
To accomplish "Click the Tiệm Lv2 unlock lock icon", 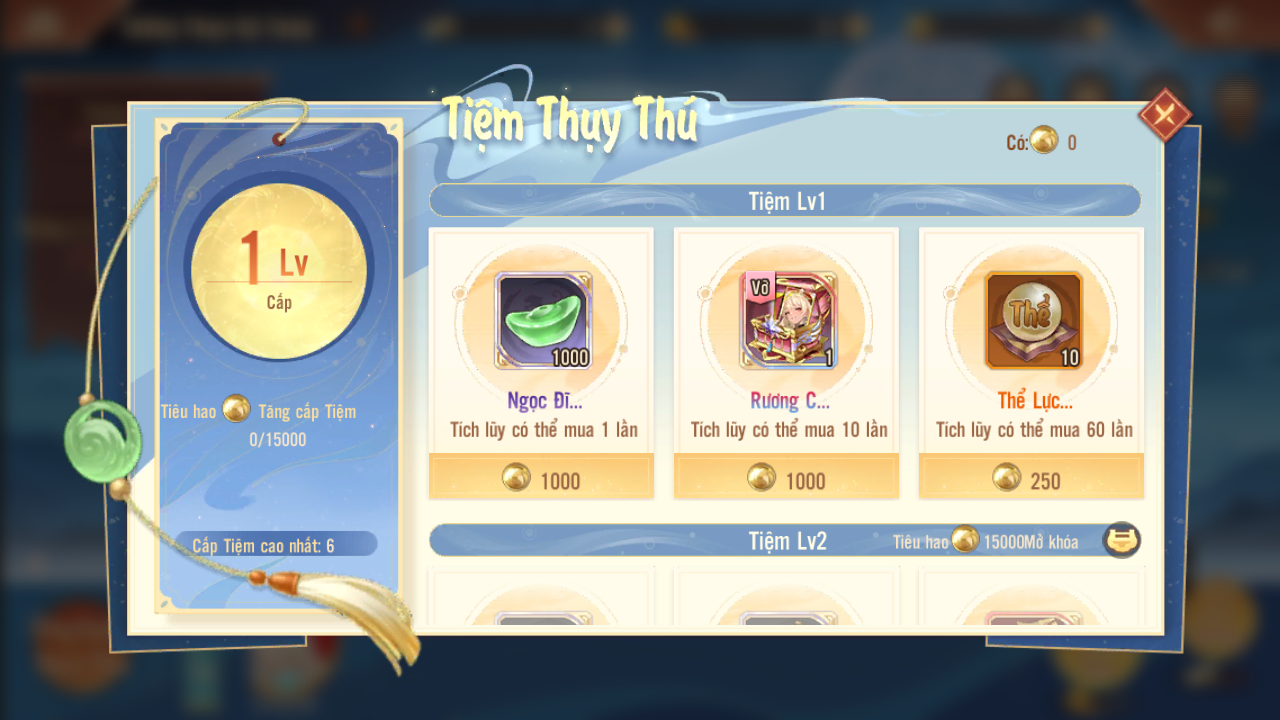I will click(x=1121, y=541).
